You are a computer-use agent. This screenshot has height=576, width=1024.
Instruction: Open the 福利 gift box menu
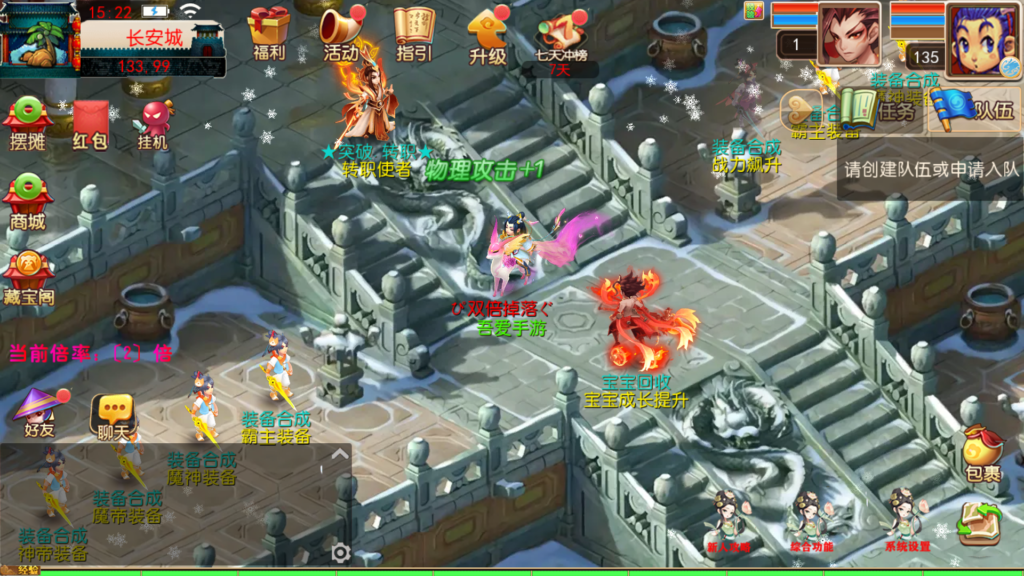[269, 33]
